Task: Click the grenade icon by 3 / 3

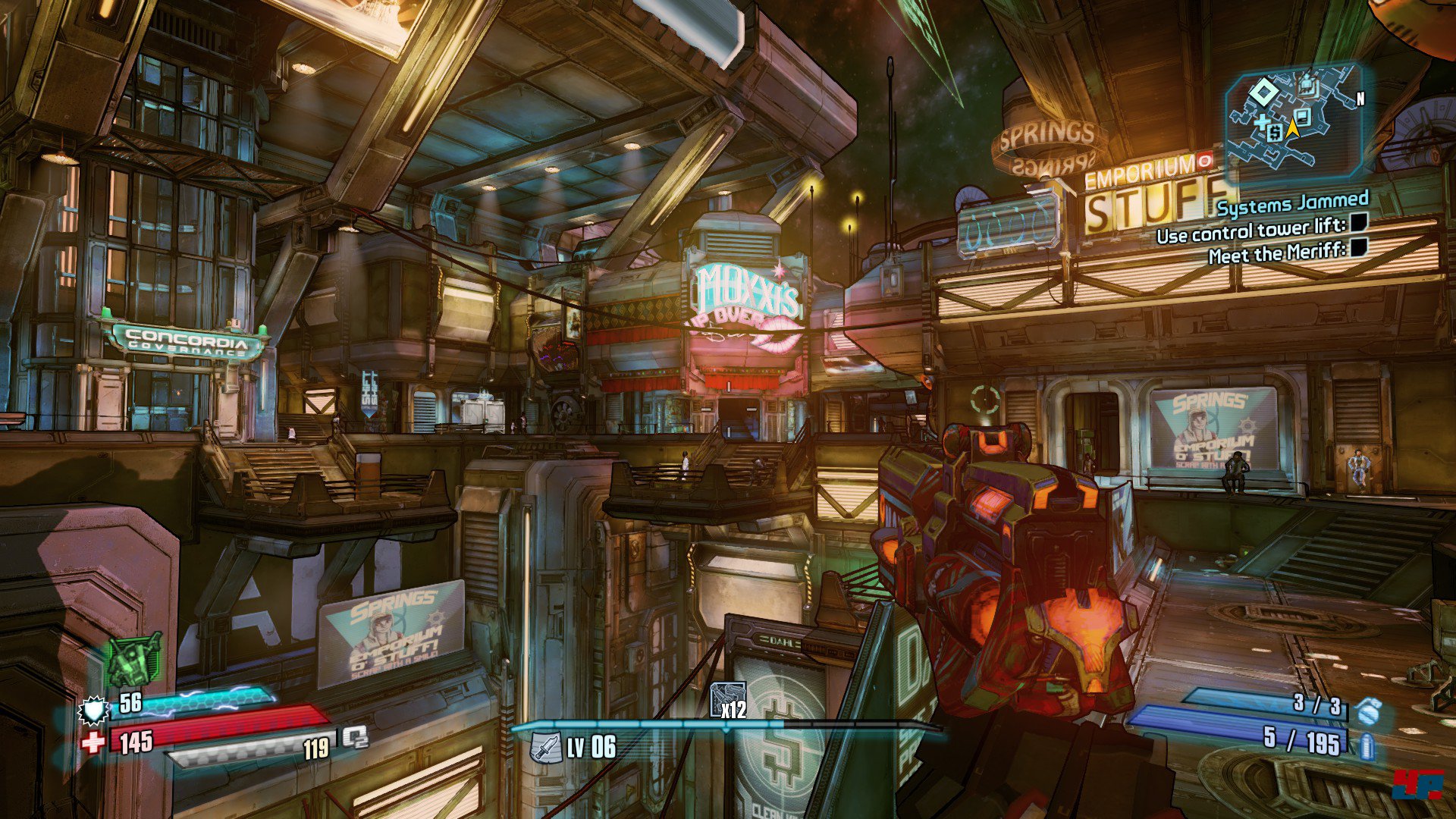Action: [1367, 712]
